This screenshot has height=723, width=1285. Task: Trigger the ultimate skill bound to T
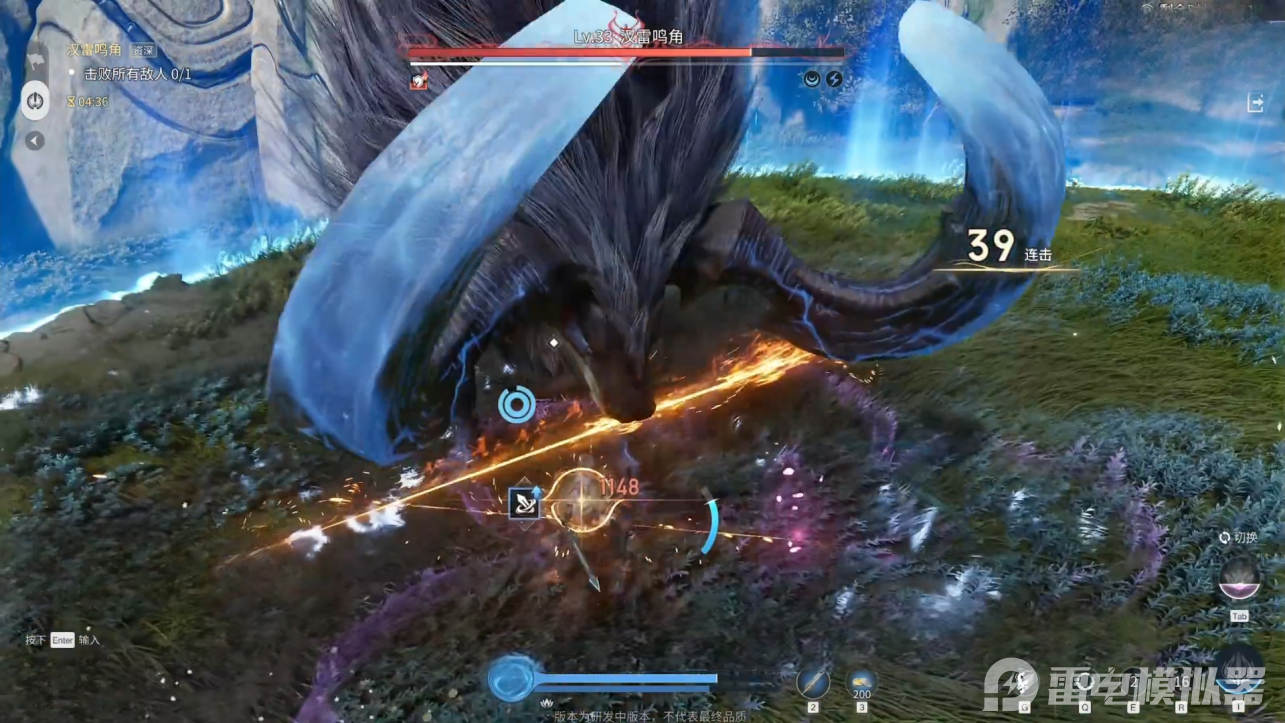pyautogui.click(x=1238, y=668)
